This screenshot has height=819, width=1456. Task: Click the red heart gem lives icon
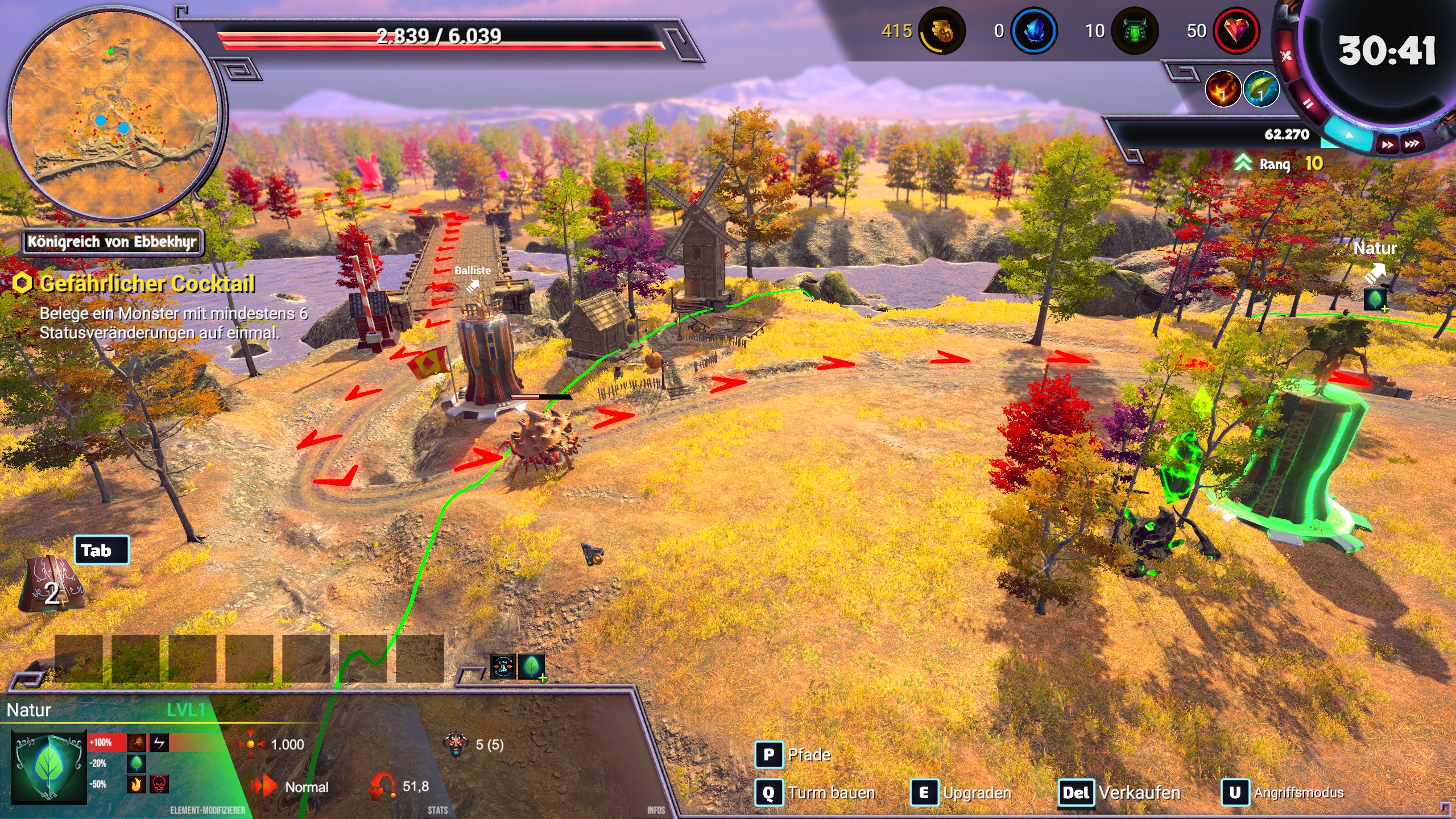pyautogui.click(x=1235, y=31)
